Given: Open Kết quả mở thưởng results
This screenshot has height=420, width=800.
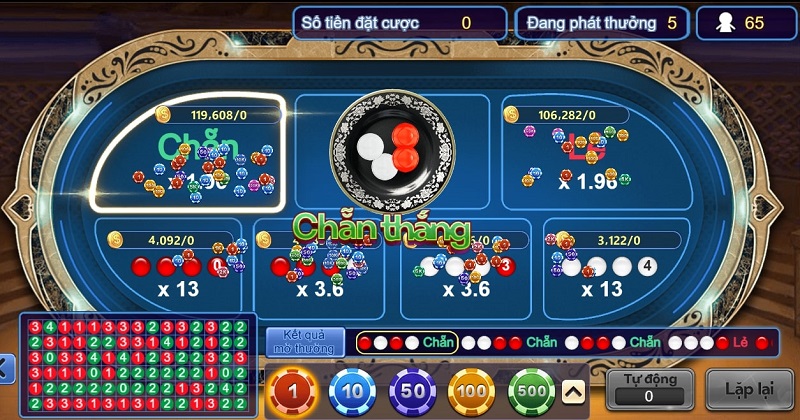Looking at the screenshot, I should [x=306, y=342].
